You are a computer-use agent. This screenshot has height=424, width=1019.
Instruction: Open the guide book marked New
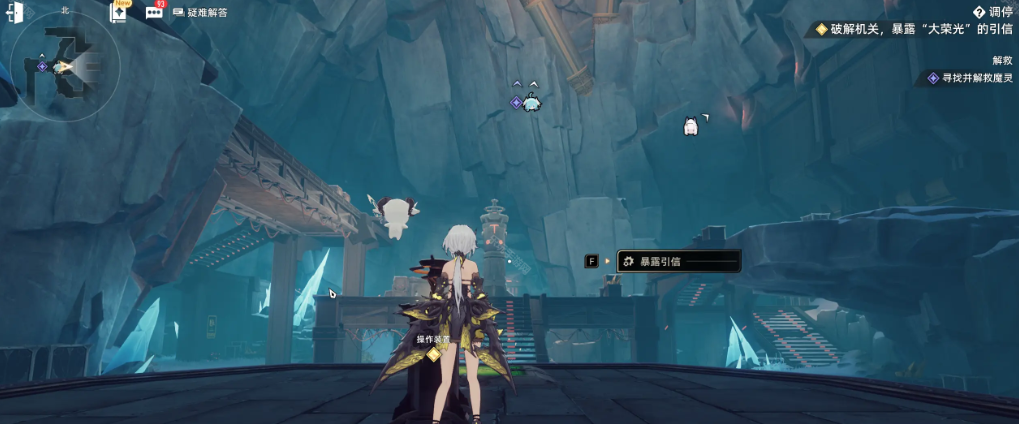click(120, 13)
